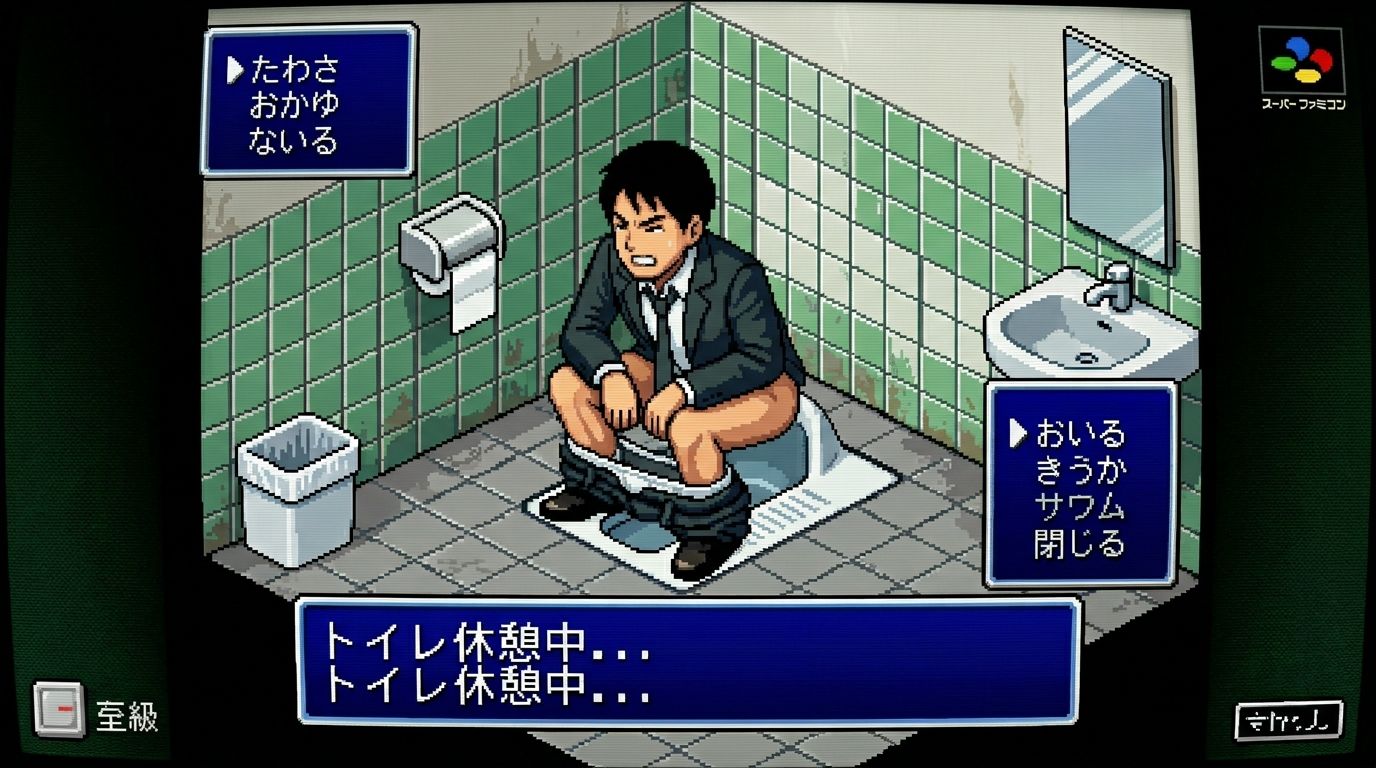The height and width of the screenshot is (768, 1376).
Task: Advance the トイレ休憩中 dialogue box
Action: click(688, 661)
